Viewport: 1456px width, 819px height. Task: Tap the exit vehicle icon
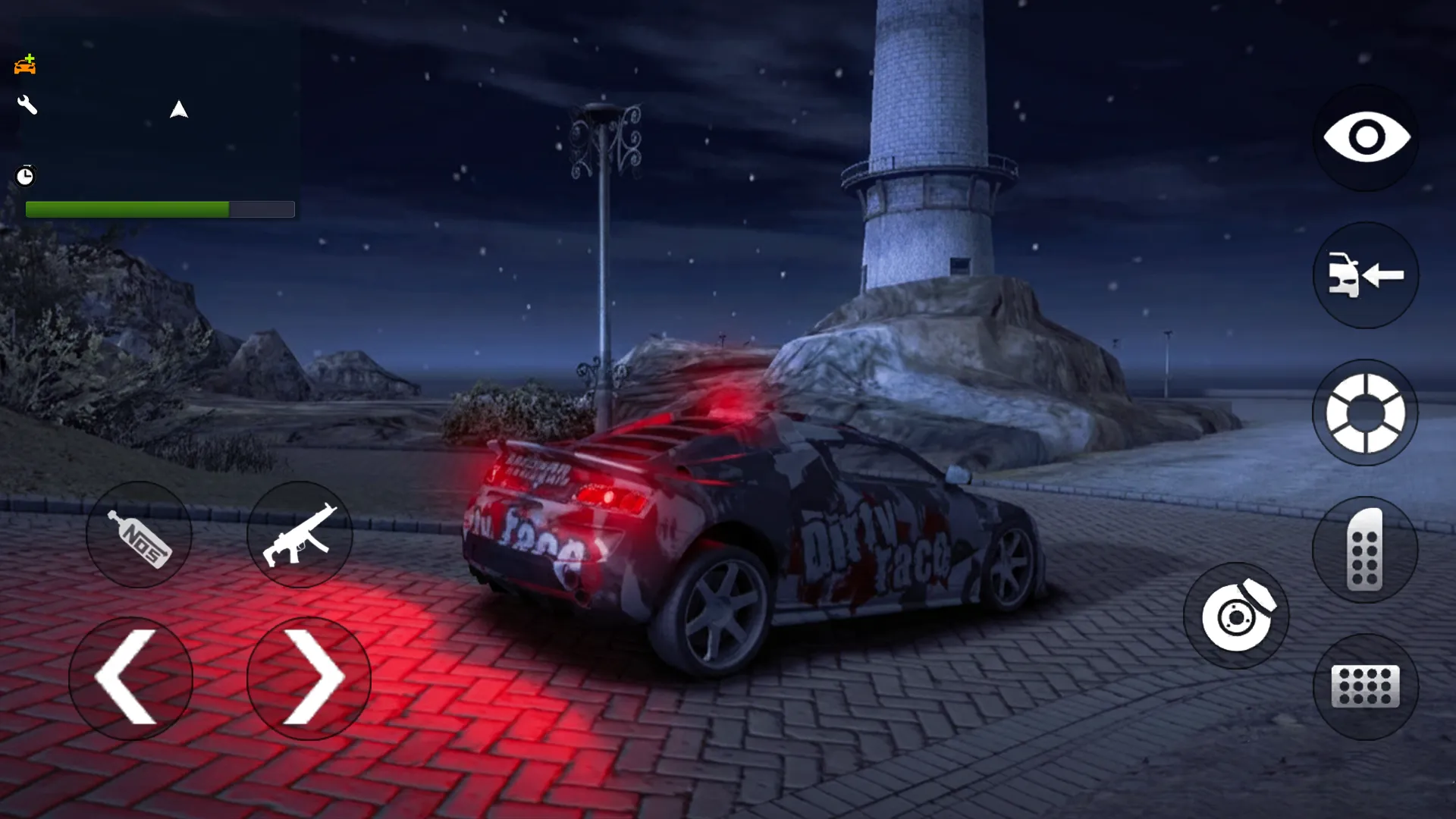(x=1365, y=277)
